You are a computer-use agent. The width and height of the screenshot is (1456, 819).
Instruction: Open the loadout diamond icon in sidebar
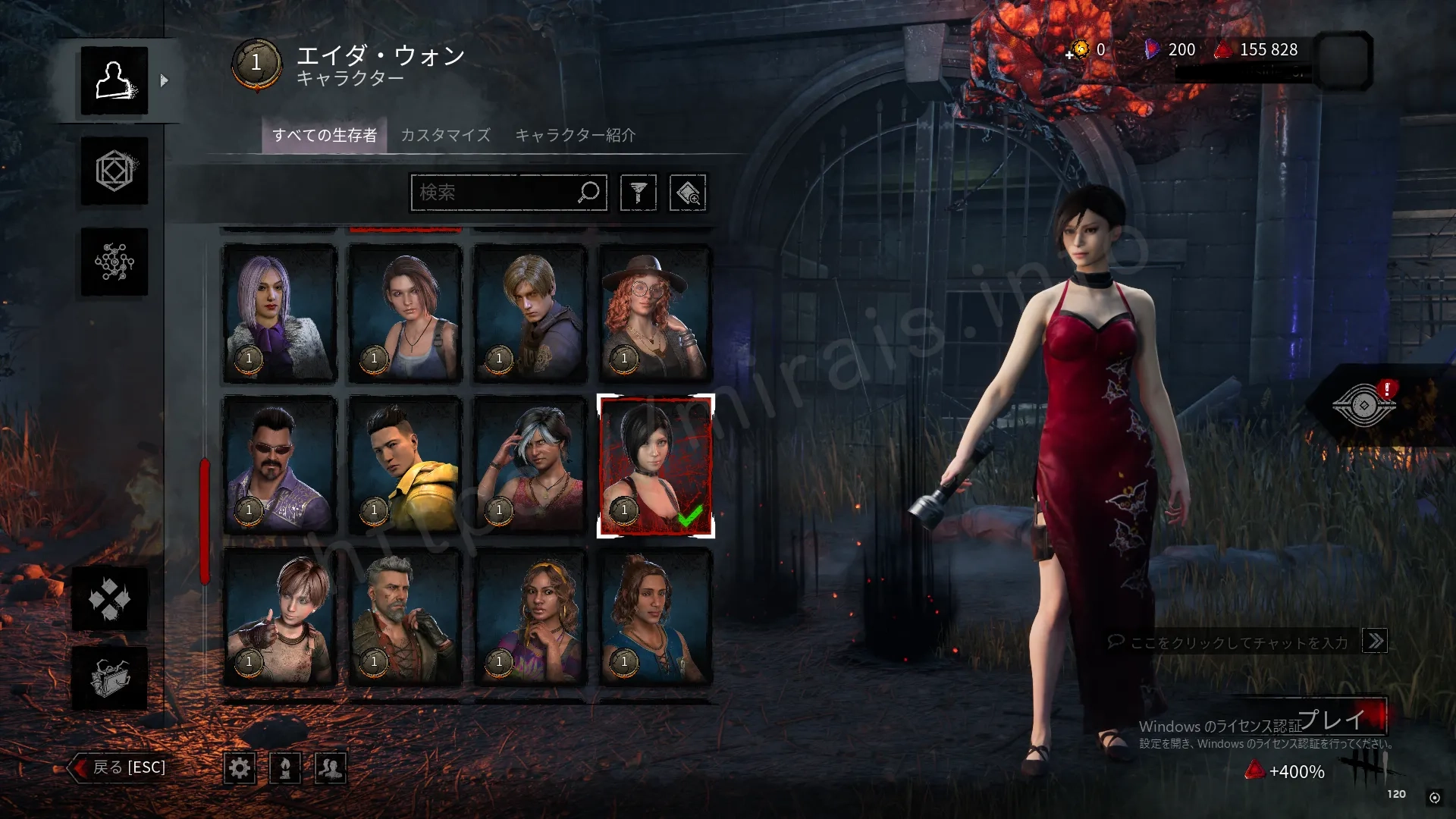coord(115,171)
